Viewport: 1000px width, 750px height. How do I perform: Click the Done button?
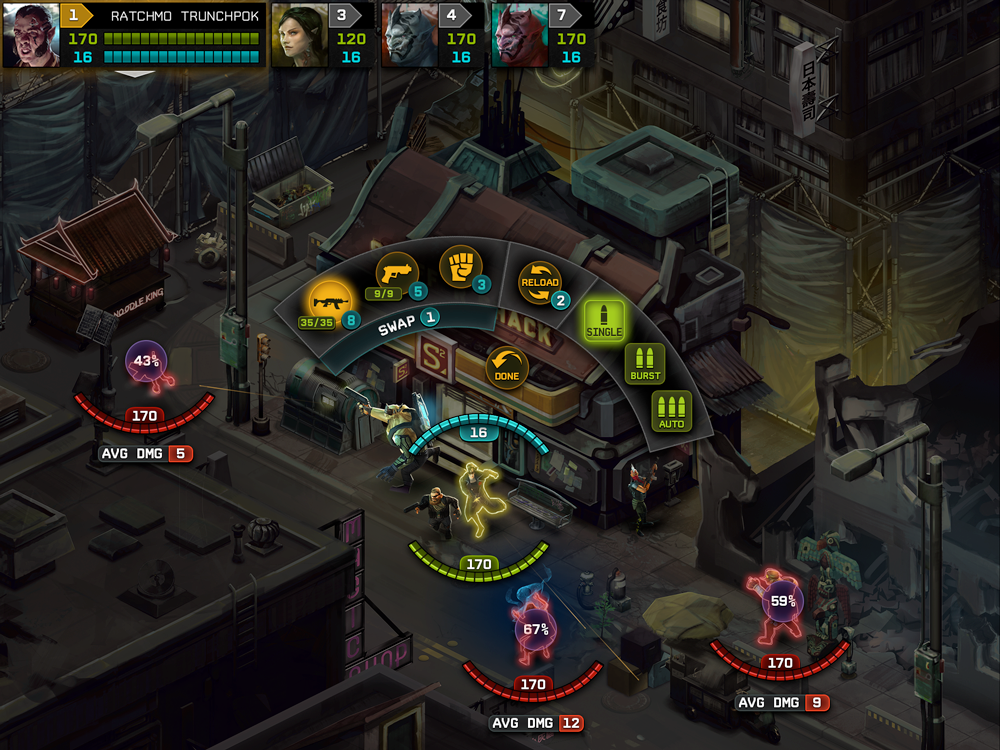[x=507, y=365]
